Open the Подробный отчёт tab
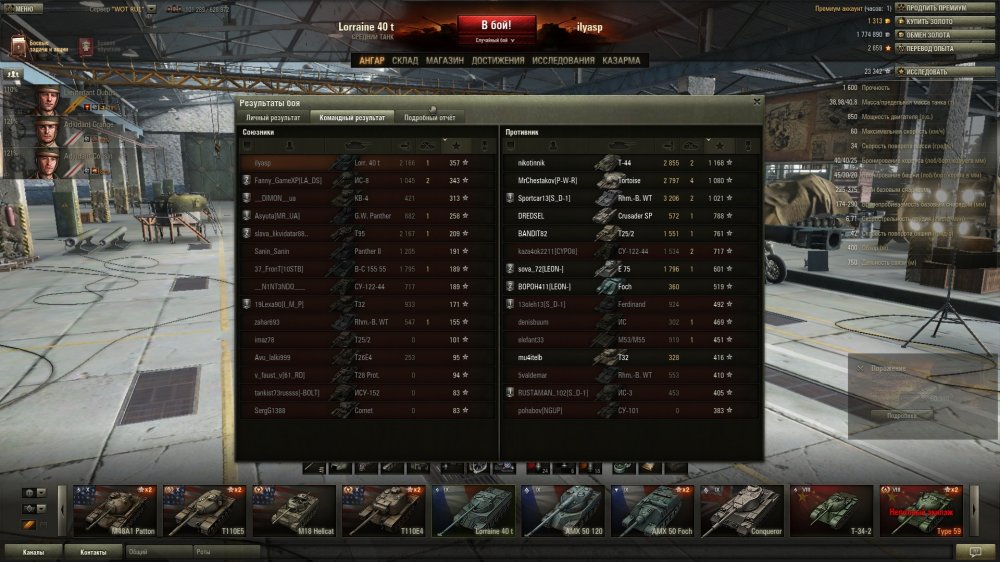 (x=430, y=118)
